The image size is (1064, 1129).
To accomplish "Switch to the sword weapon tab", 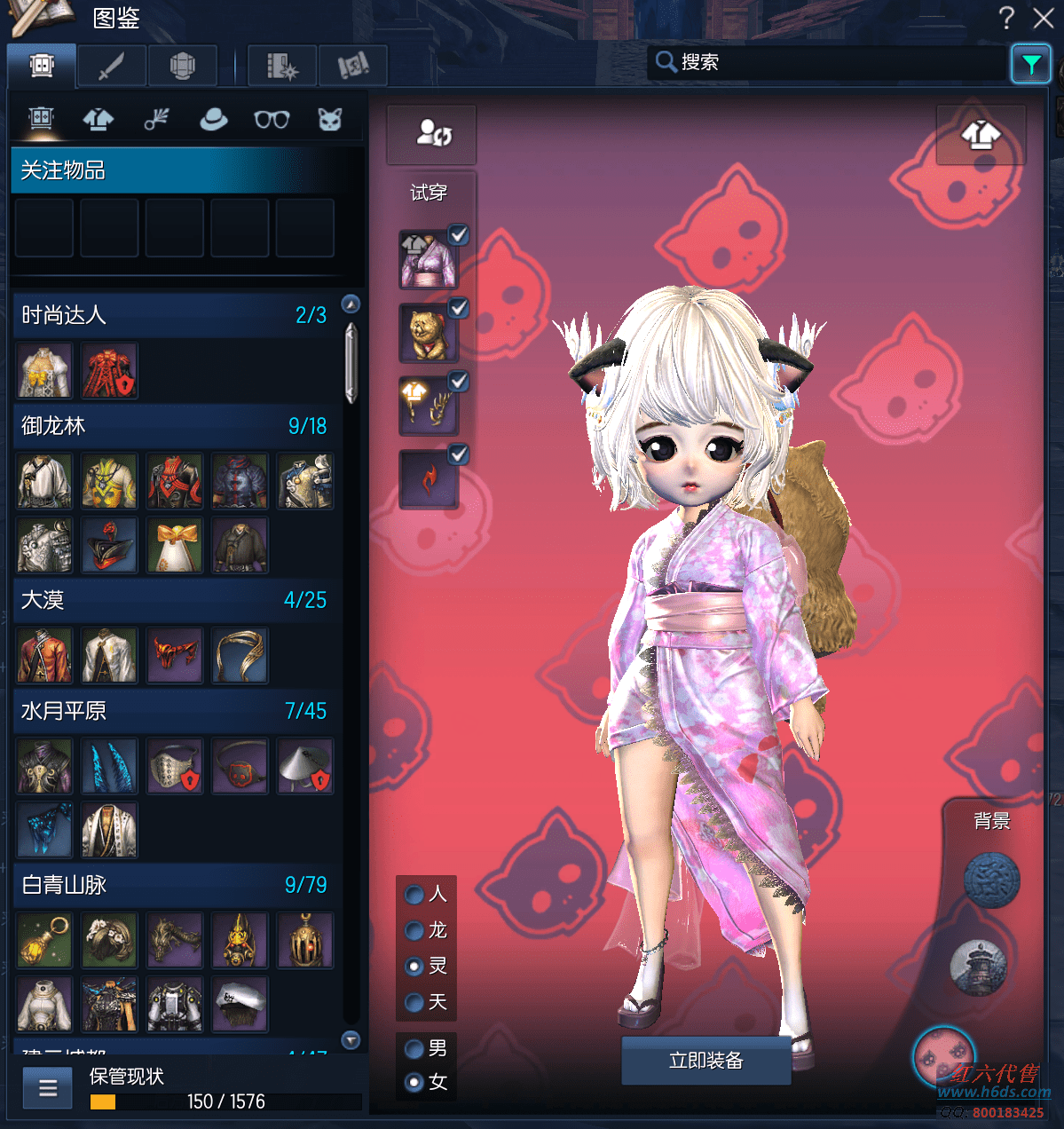I will pyautogui.click(x=111, y=66).
